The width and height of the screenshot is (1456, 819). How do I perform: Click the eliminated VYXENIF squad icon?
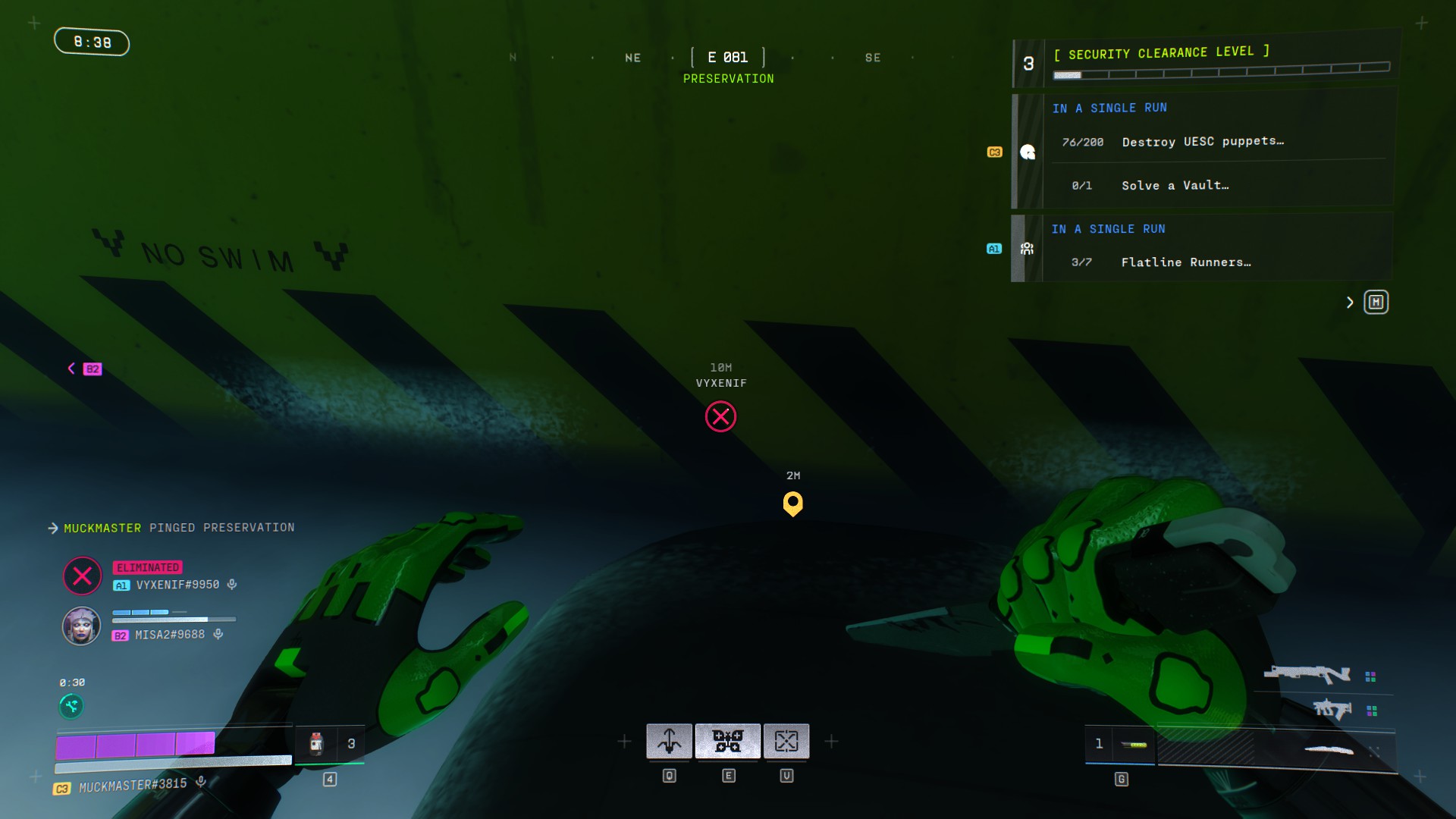click(x=82, y=576)
